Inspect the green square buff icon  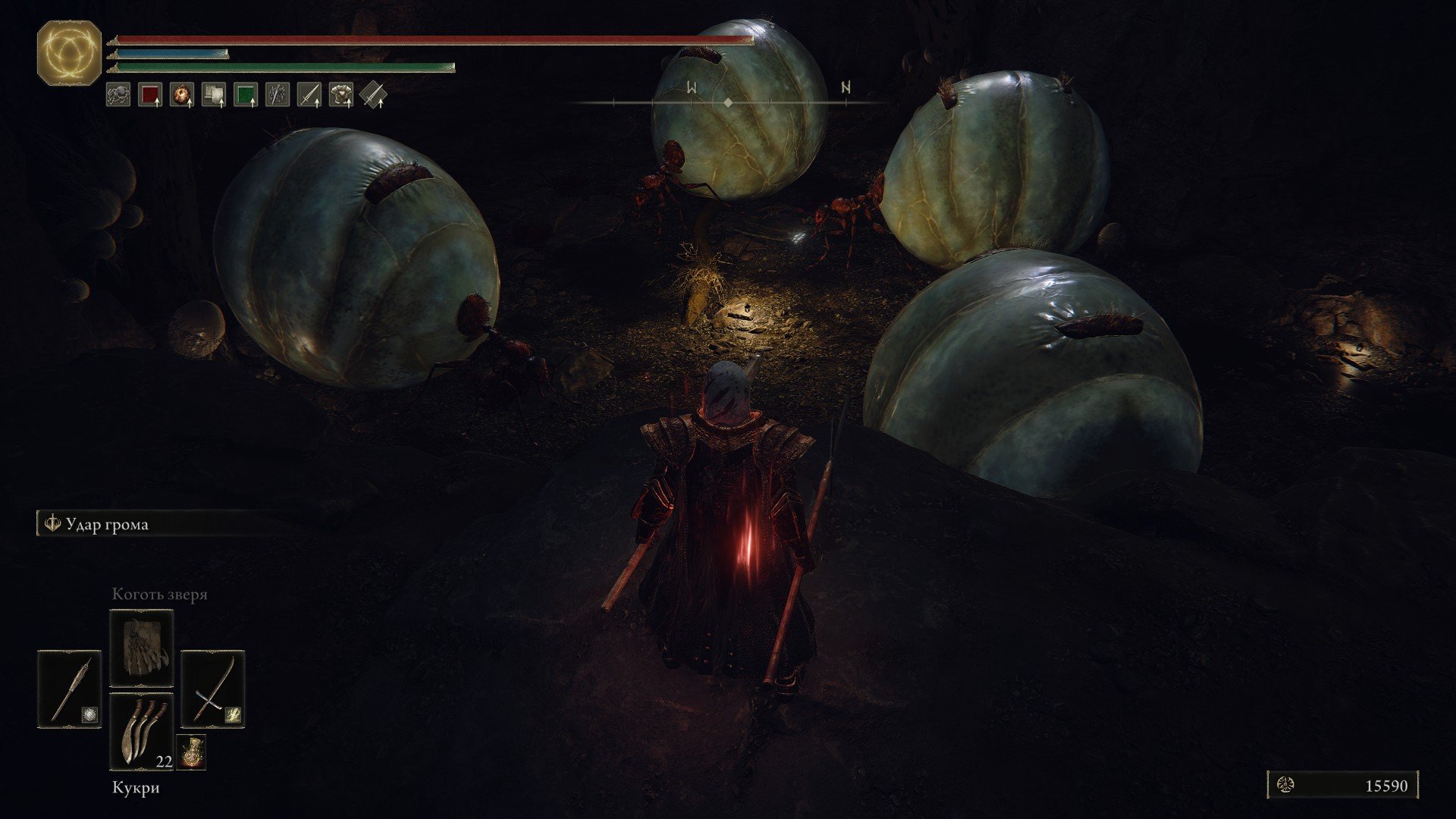246,95
